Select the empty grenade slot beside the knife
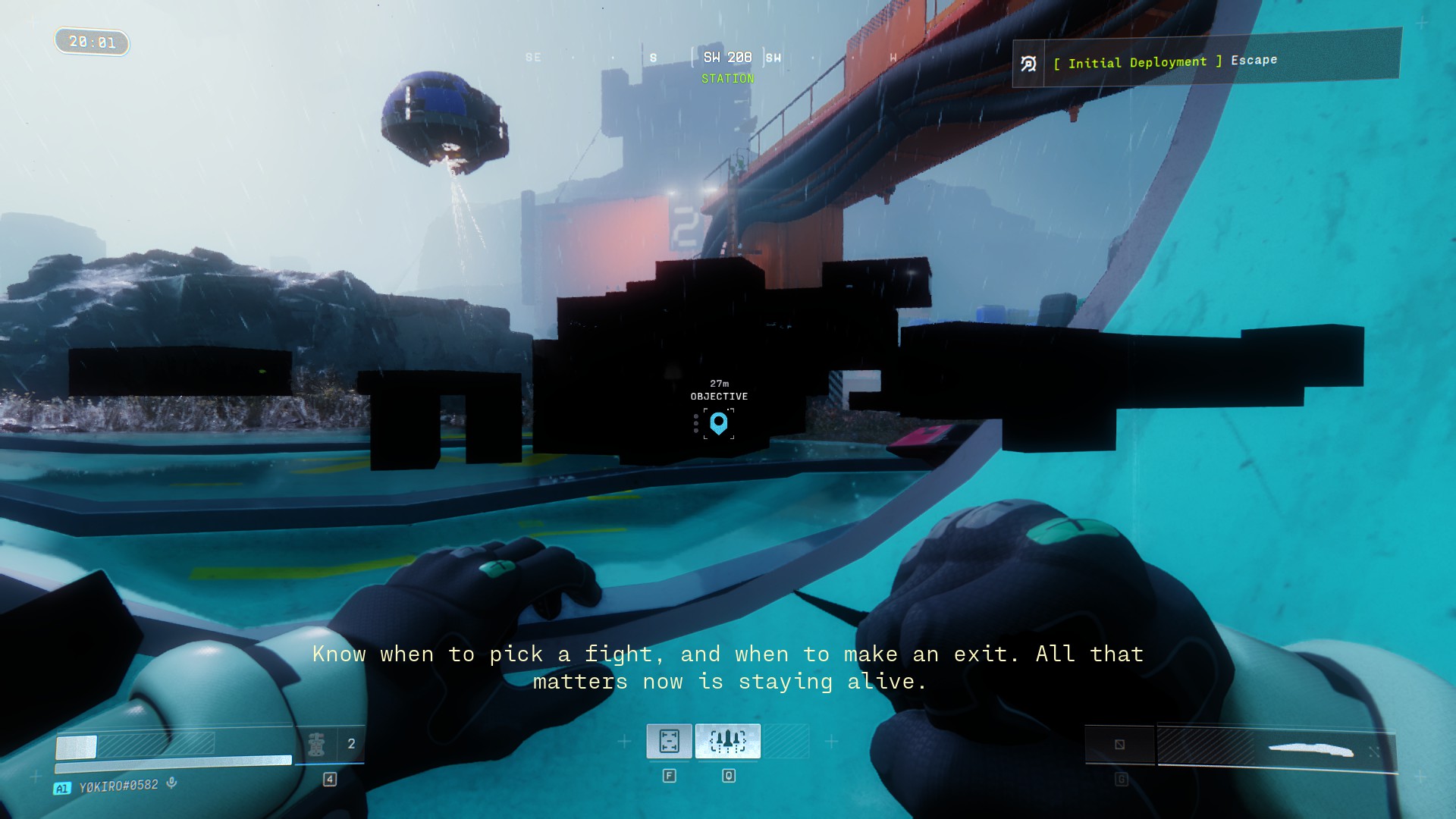 1120,745
